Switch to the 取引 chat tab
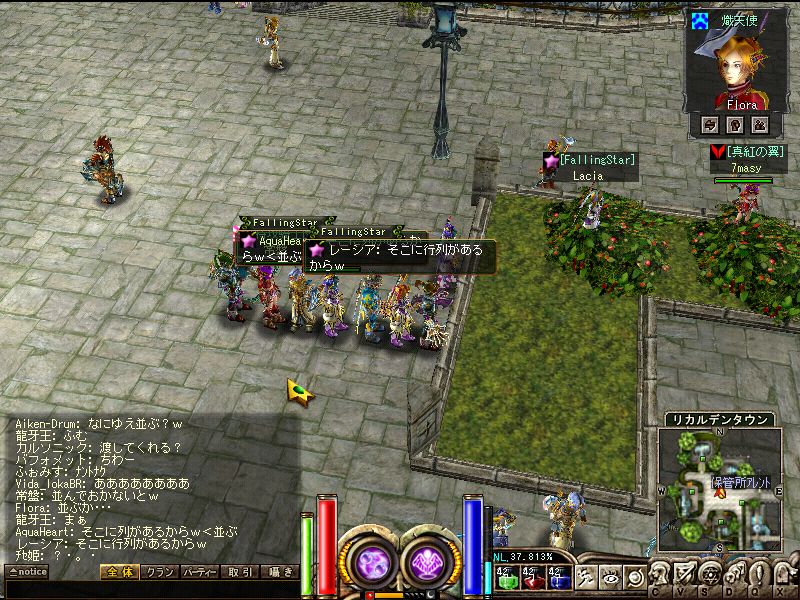This screenshot has width=800, height=600. point(240,572)
